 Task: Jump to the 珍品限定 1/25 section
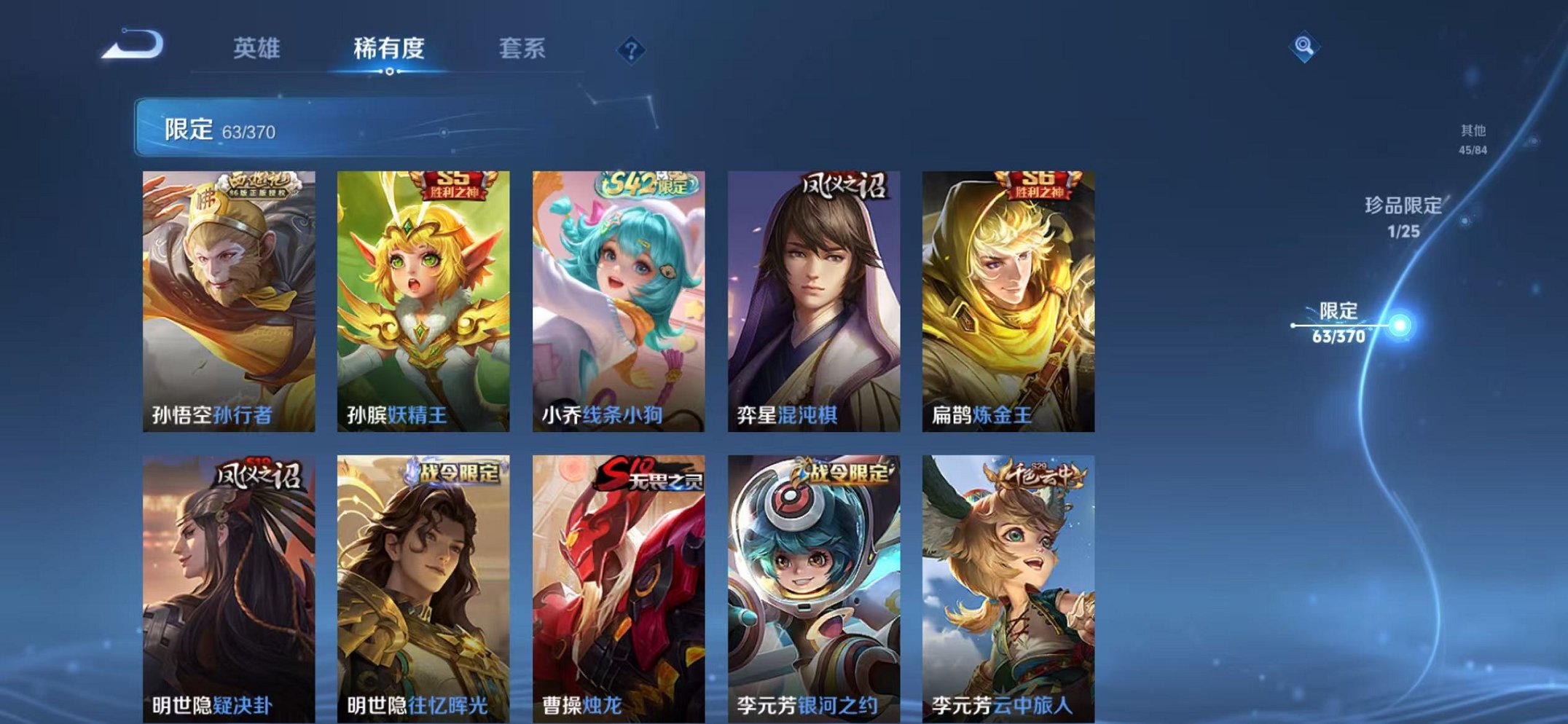(x=1401, y=216)
